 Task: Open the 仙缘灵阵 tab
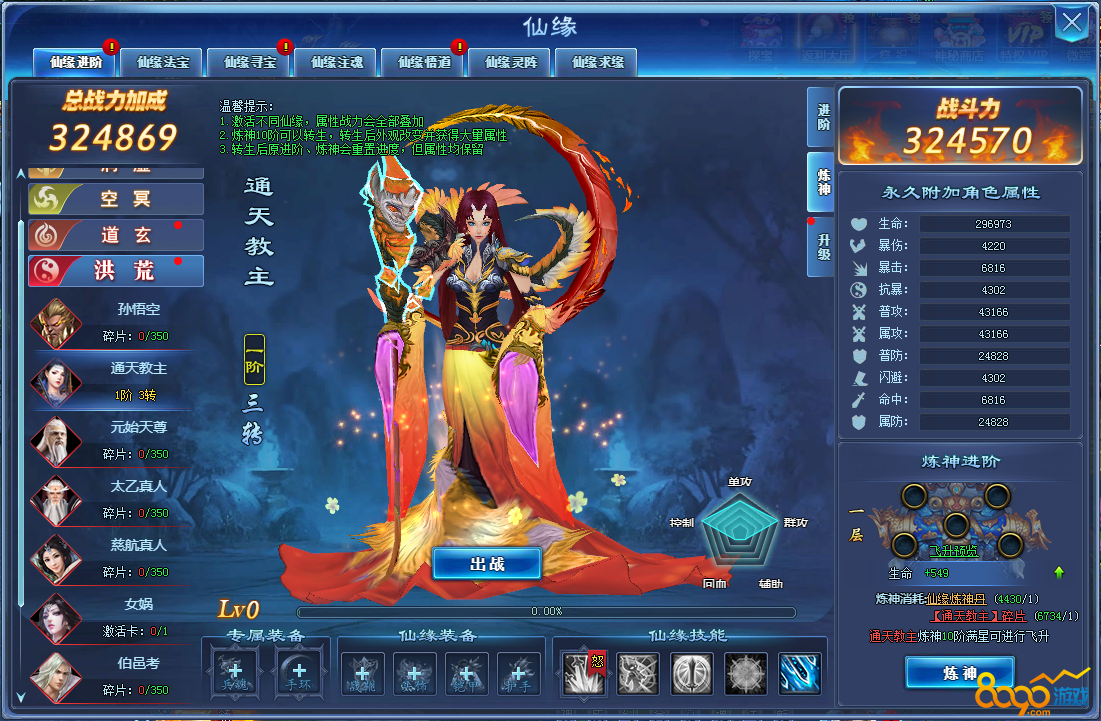(x=510, y=62)
